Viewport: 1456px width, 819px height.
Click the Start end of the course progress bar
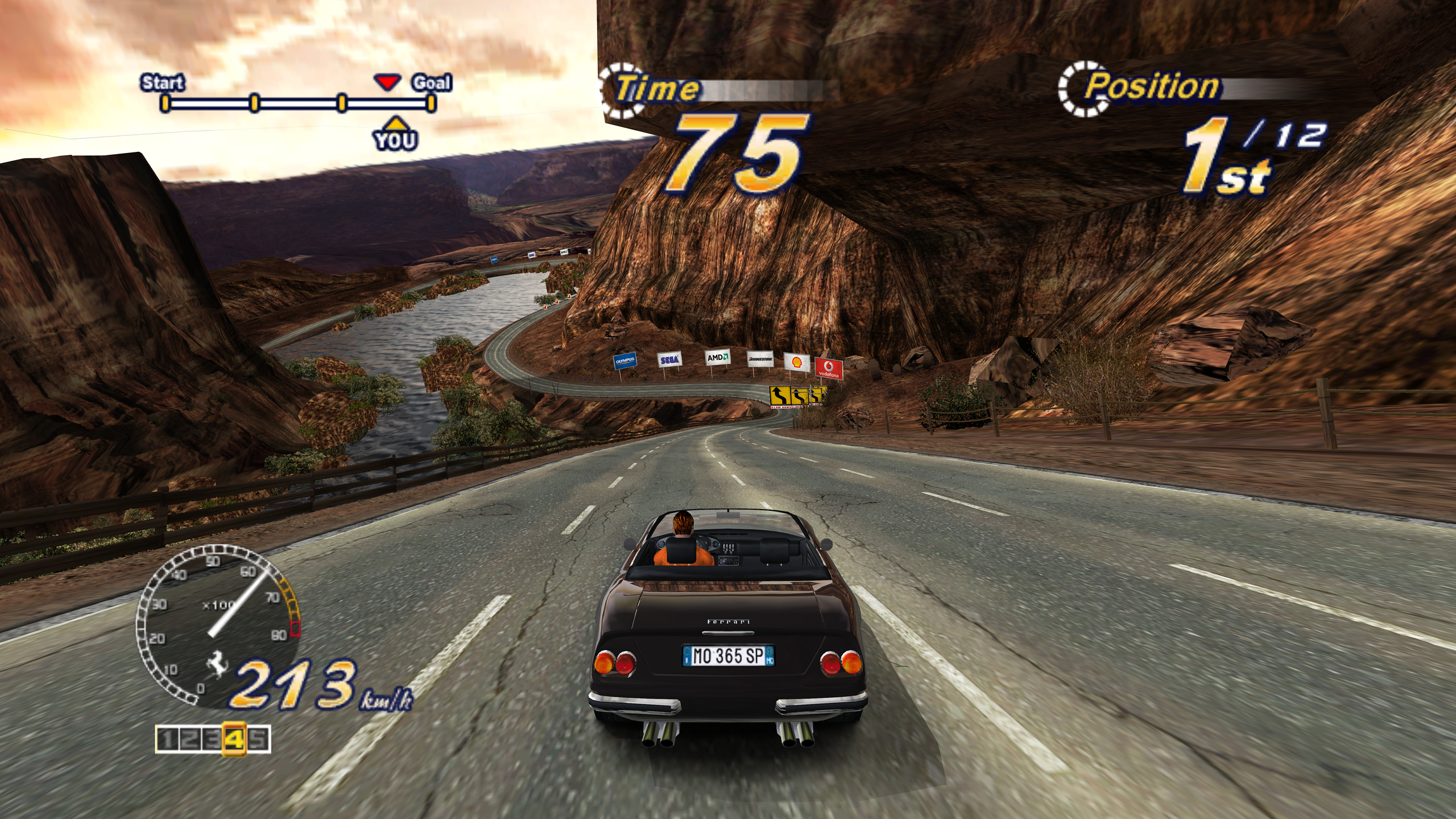click(x=165, y=103)
